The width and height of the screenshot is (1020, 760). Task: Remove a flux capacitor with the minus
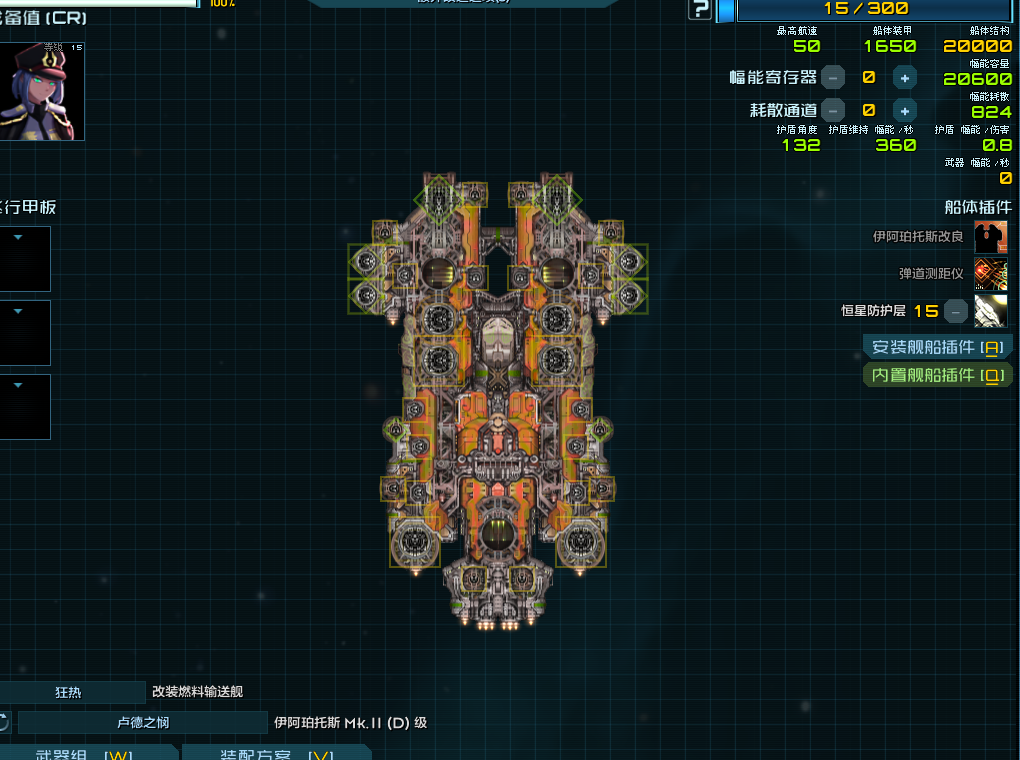832,77
